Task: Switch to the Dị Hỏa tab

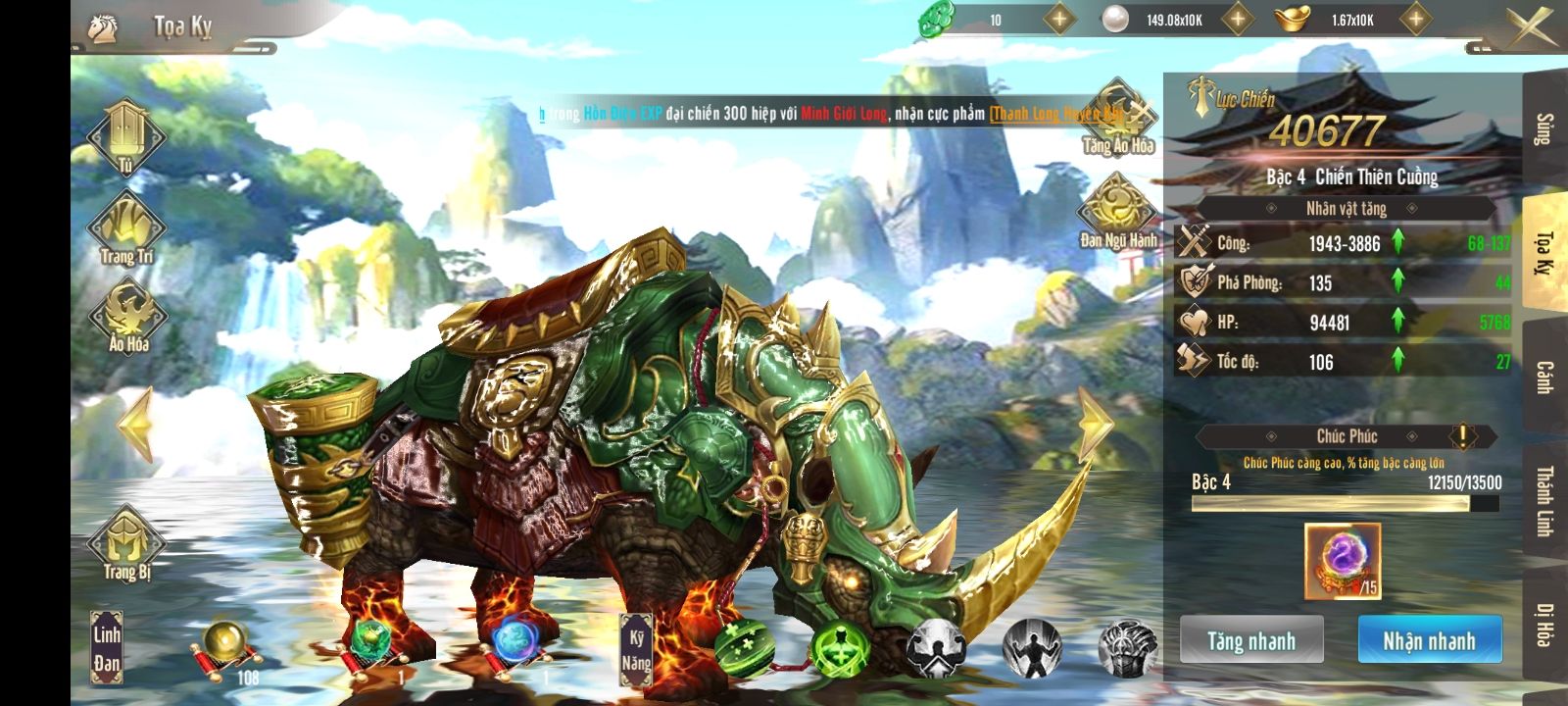Action: [1544, 625]
